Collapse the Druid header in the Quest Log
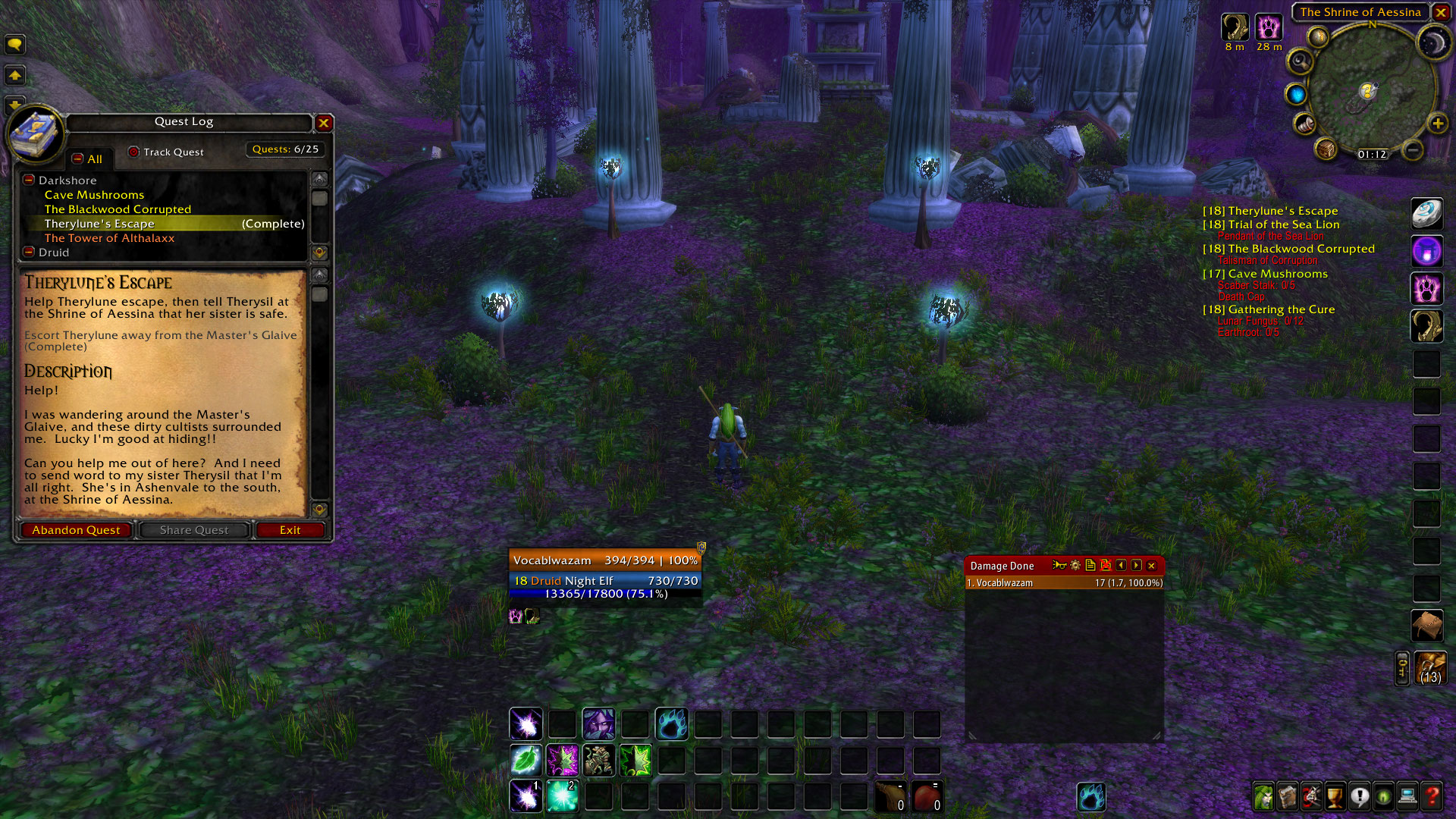 pos(28,252)
